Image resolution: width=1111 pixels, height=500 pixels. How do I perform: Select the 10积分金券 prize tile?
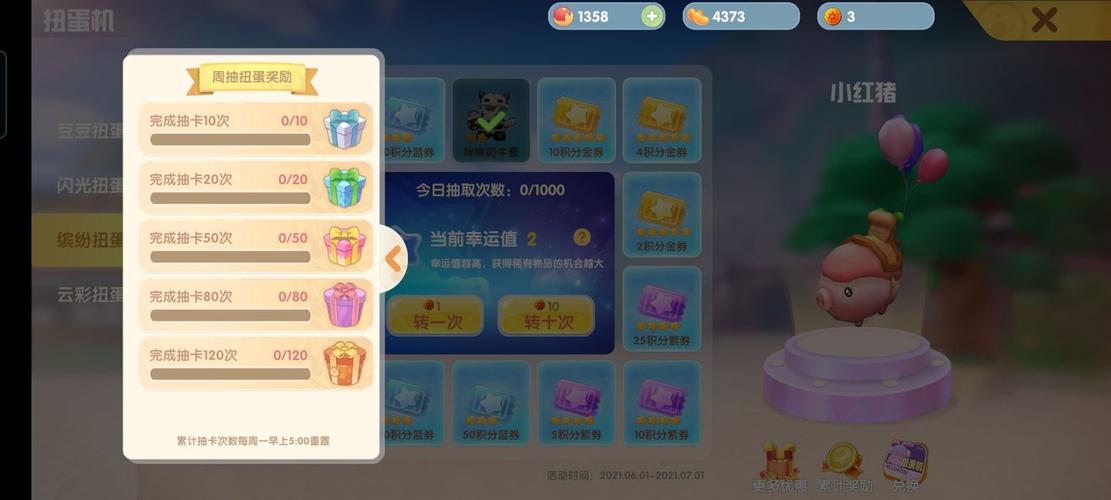[576, 120]
